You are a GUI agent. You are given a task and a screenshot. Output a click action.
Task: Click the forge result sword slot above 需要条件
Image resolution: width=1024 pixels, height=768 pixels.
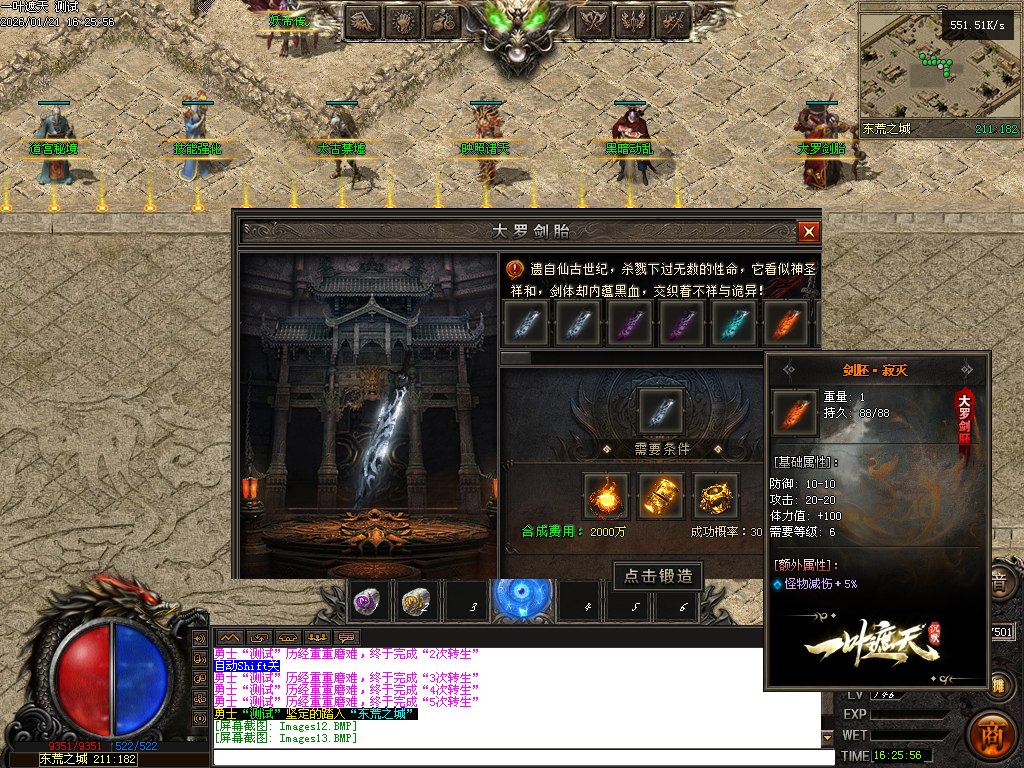coord(661,410)
